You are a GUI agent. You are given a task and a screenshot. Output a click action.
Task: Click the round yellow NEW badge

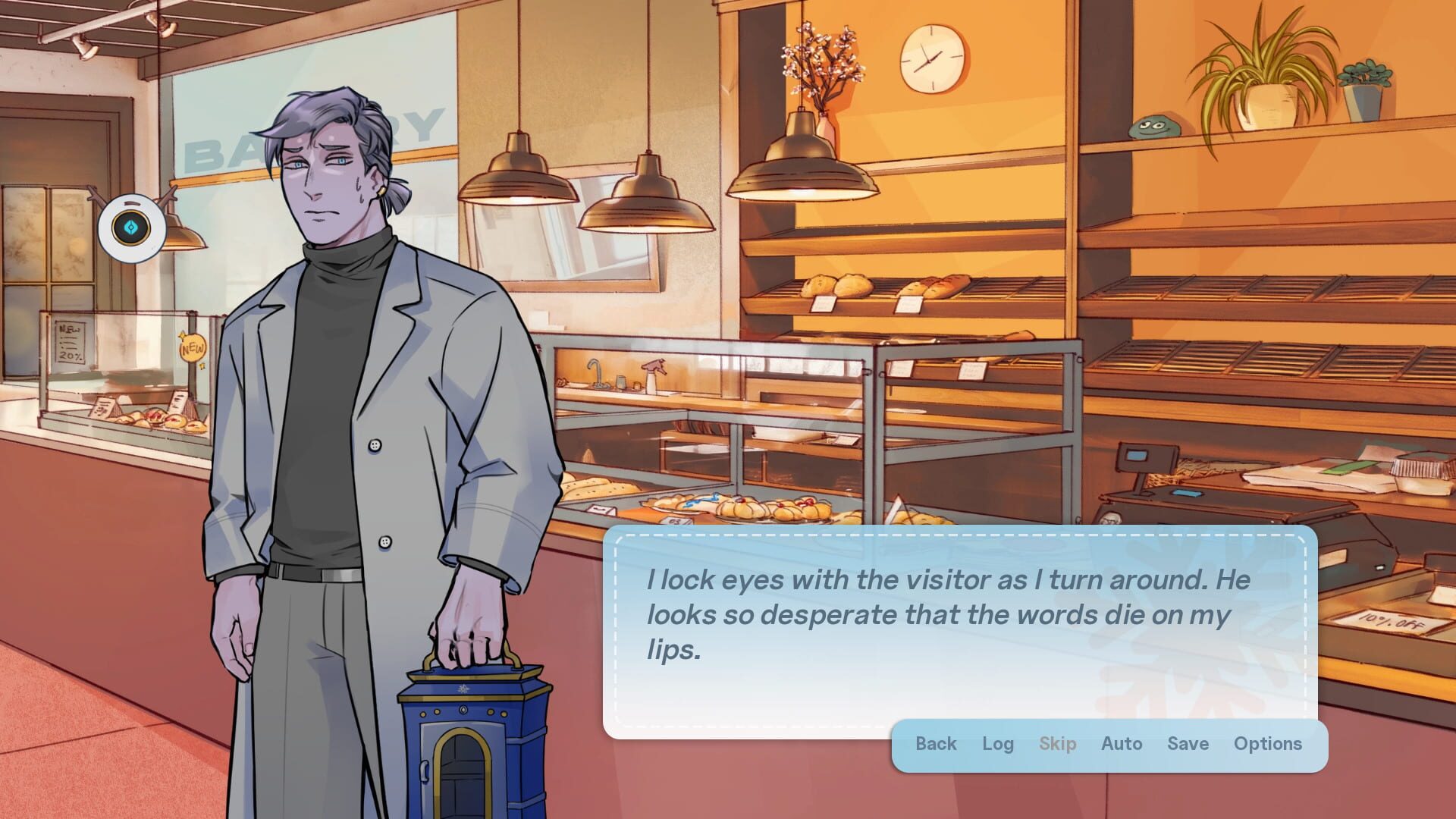[192, 347]
